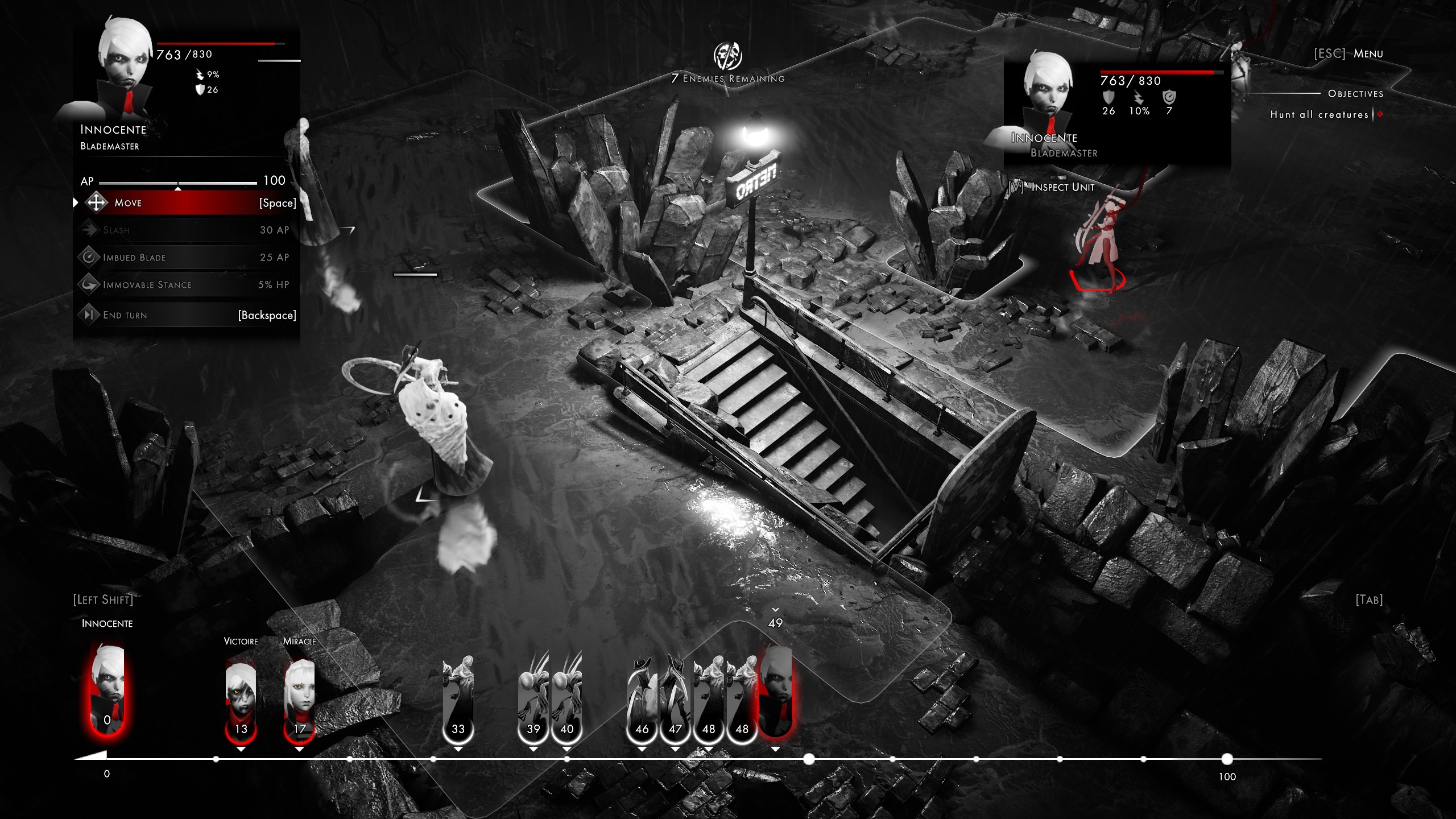Click the End Turn icon

click(x=89, y=315)
